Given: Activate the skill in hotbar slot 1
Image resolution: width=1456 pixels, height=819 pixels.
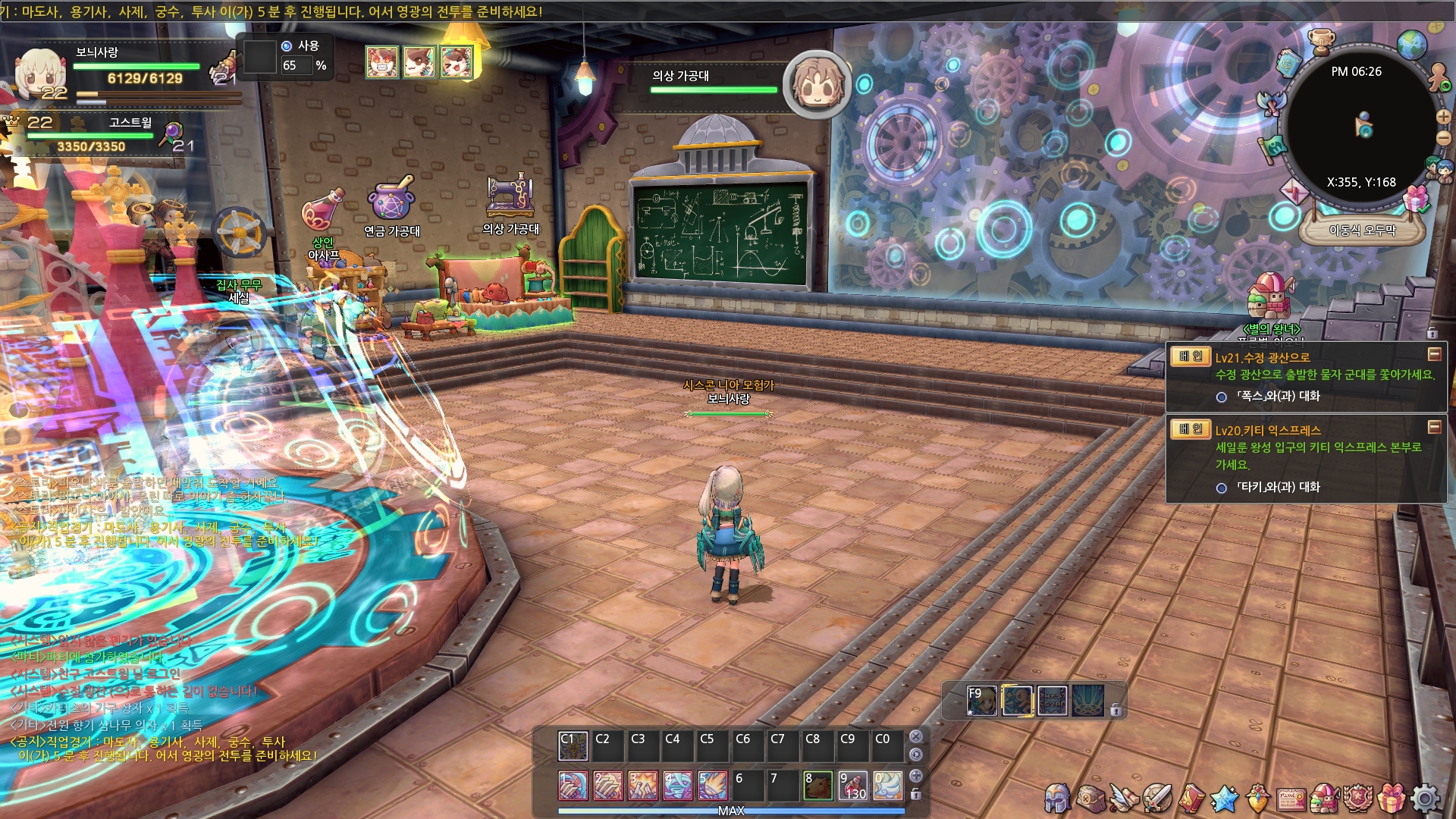Looking at the screenshot, I should click(573, 786).
